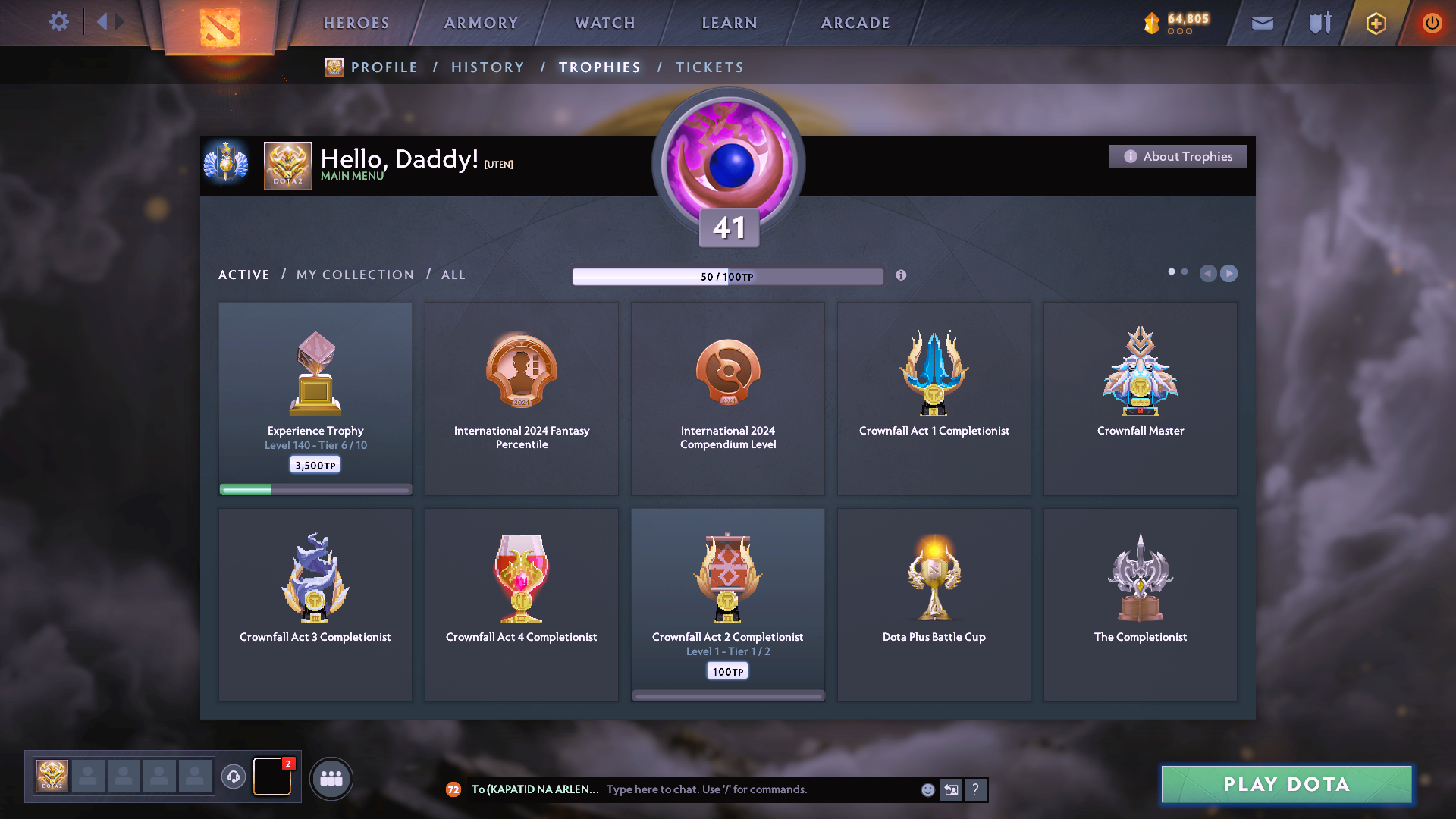Click the info icon beside the TP bar

point(902,276)
